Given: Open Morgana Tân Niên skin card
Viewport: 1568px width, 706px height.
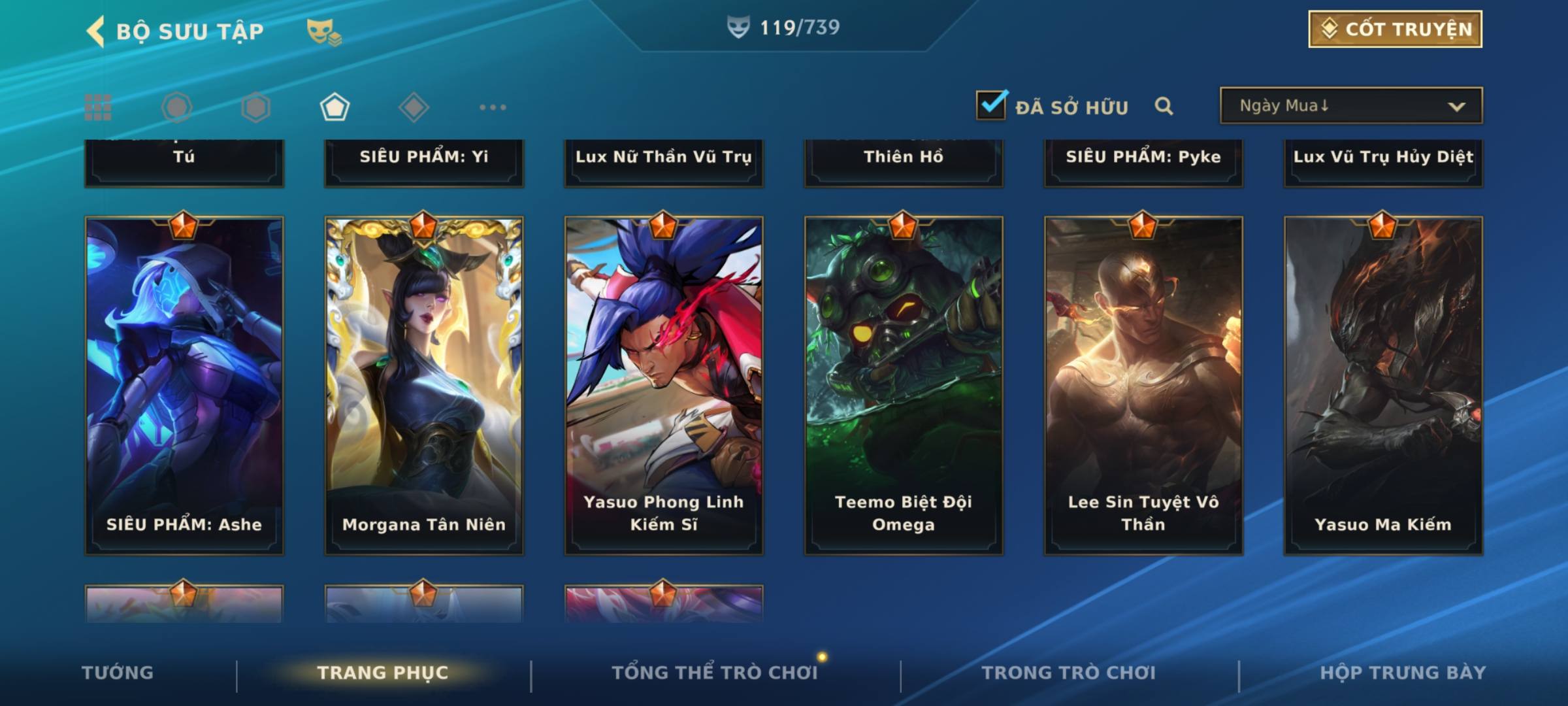Looking at the screenshot, I should coord(424,386).
